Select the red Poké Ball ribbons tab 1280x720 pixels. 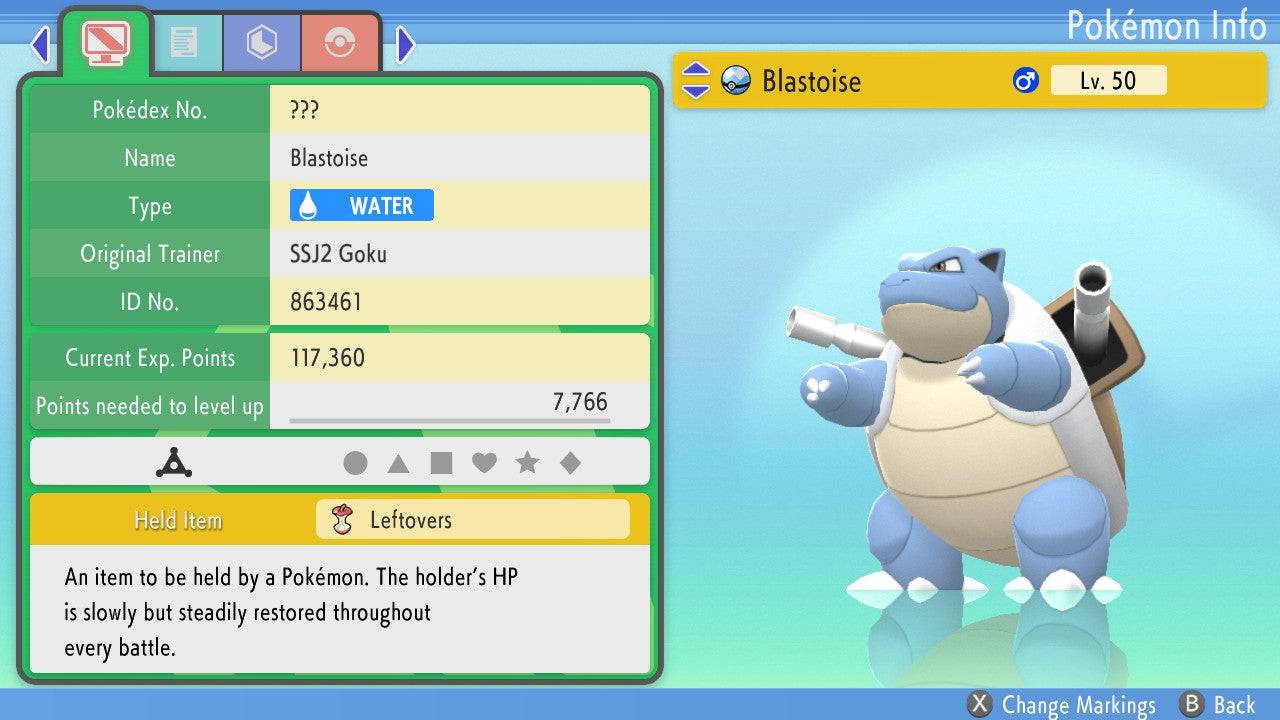340,42
